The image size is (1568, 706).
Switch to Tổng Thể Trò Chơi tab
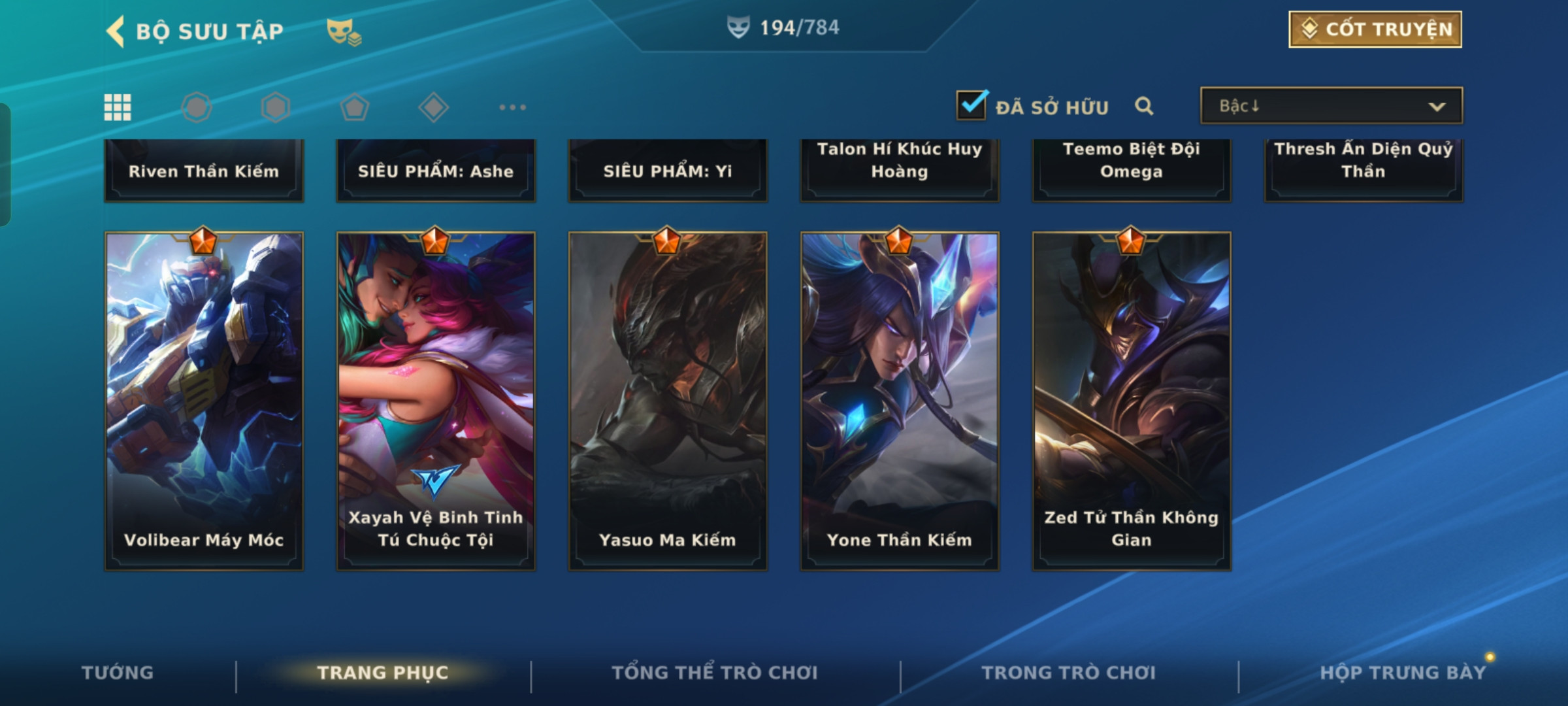click(x=715, y=673)
